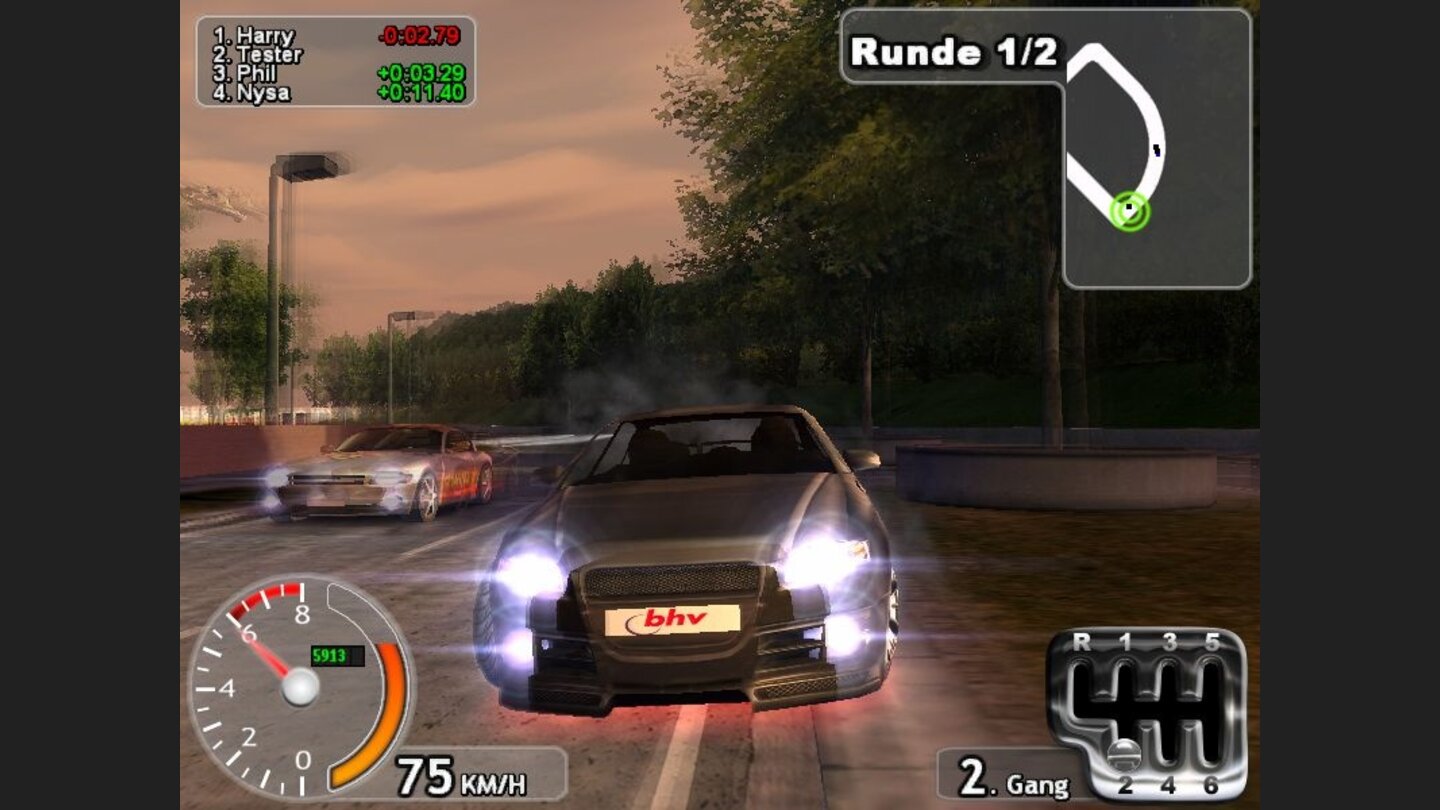Screen dimensions: 1440x810
Task: Click the green player marker on the minimap
Action: click(1130, 210)
